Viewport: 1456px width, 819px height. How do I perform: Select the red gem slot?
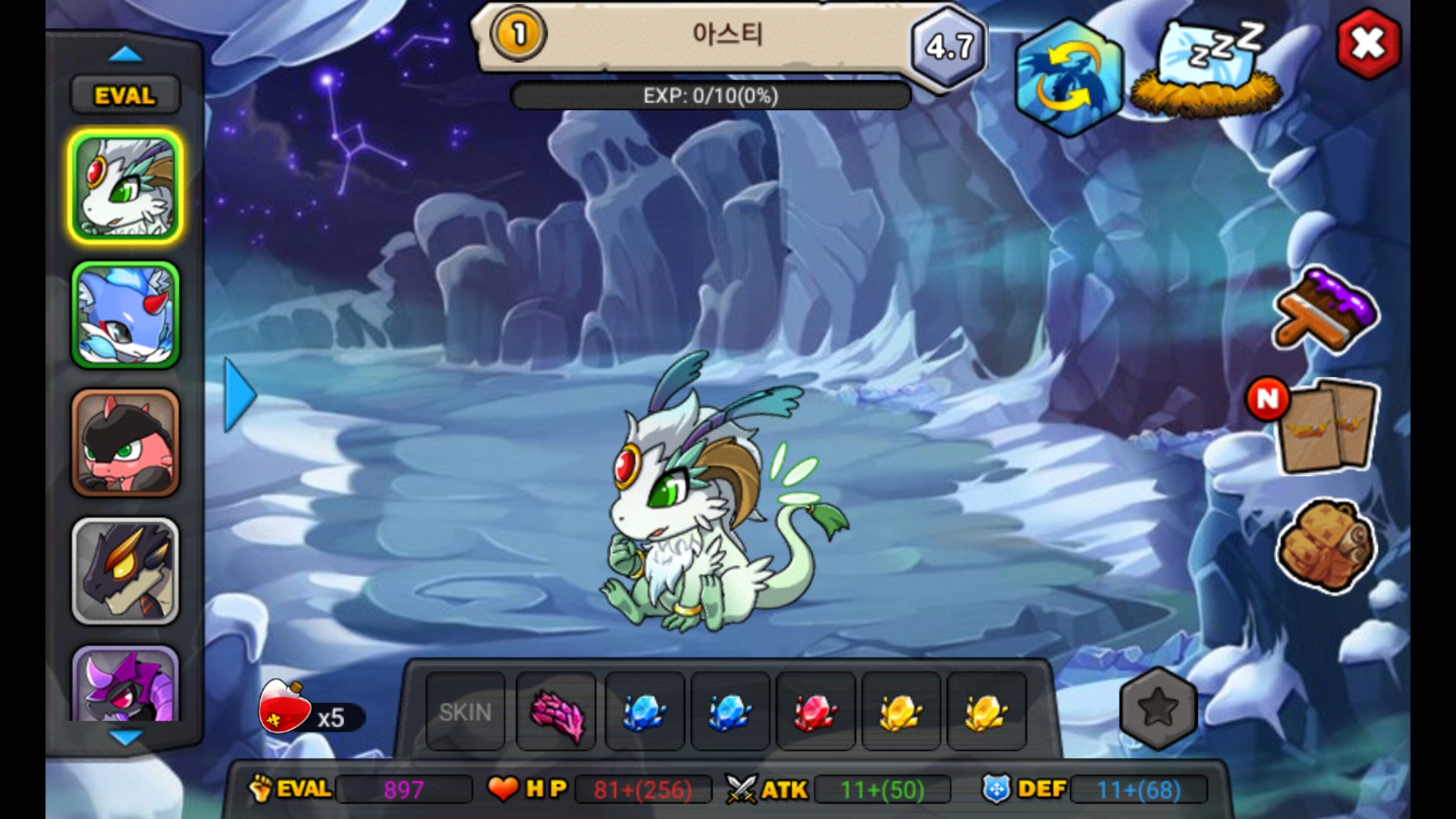point(815,712)
